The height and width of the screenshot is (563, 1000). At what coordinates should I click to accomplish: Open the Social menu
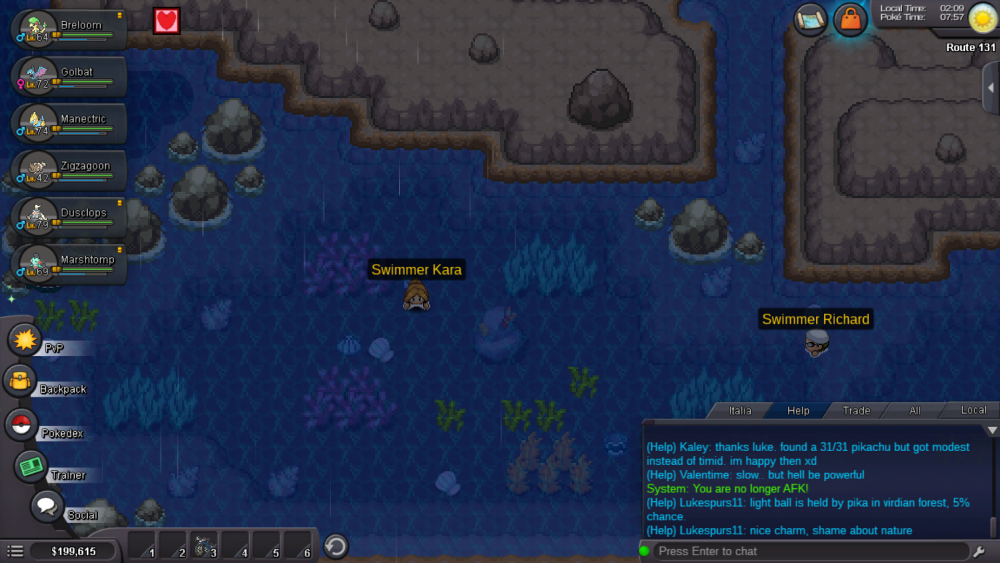(47, 507)
